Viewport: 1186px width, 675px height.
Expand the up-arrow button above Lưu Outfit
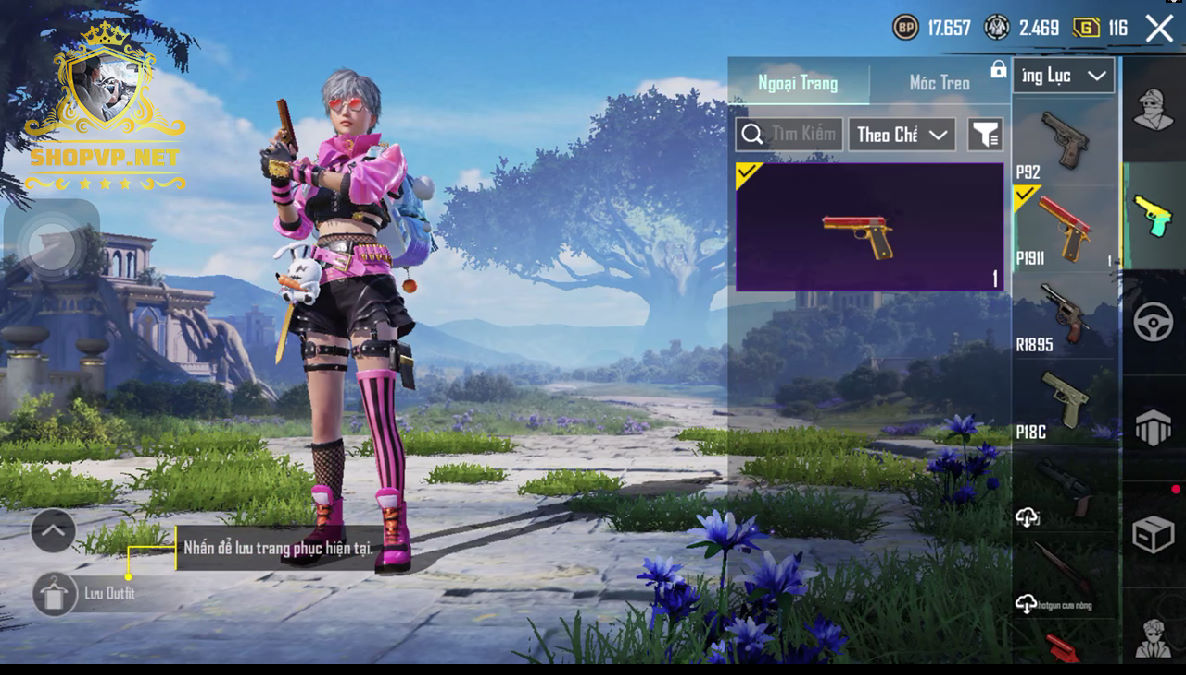[53, 531]
